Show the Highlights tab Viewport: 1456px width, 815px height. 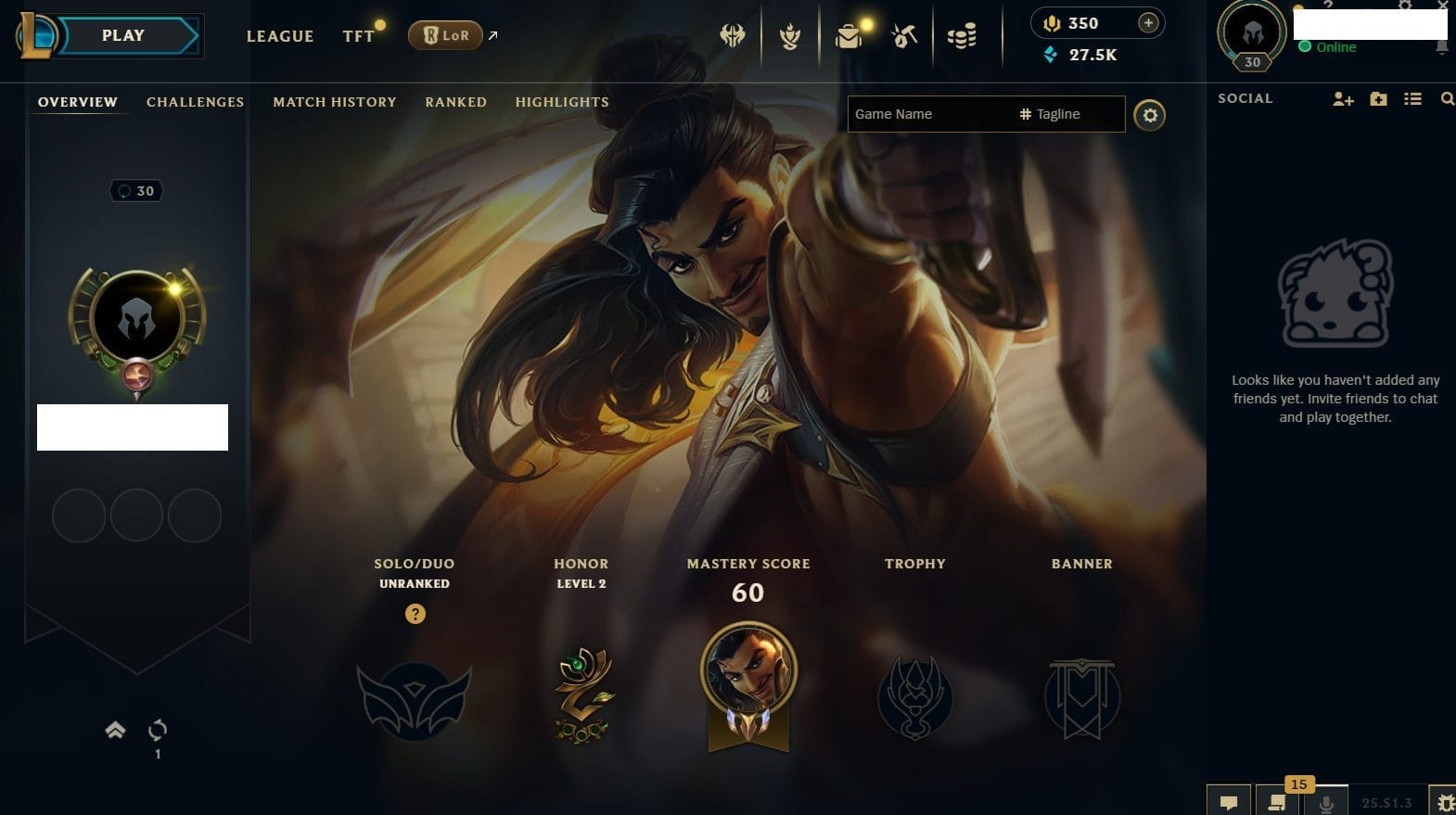click(562, 102)
